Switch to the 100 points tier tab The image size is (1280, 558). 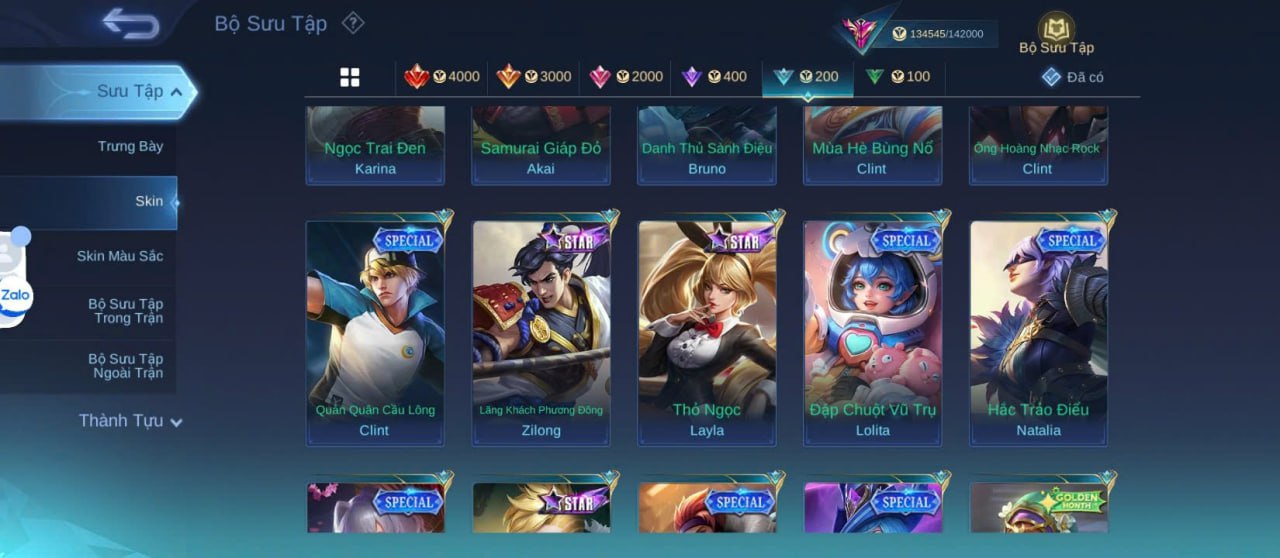click(898, 77)
